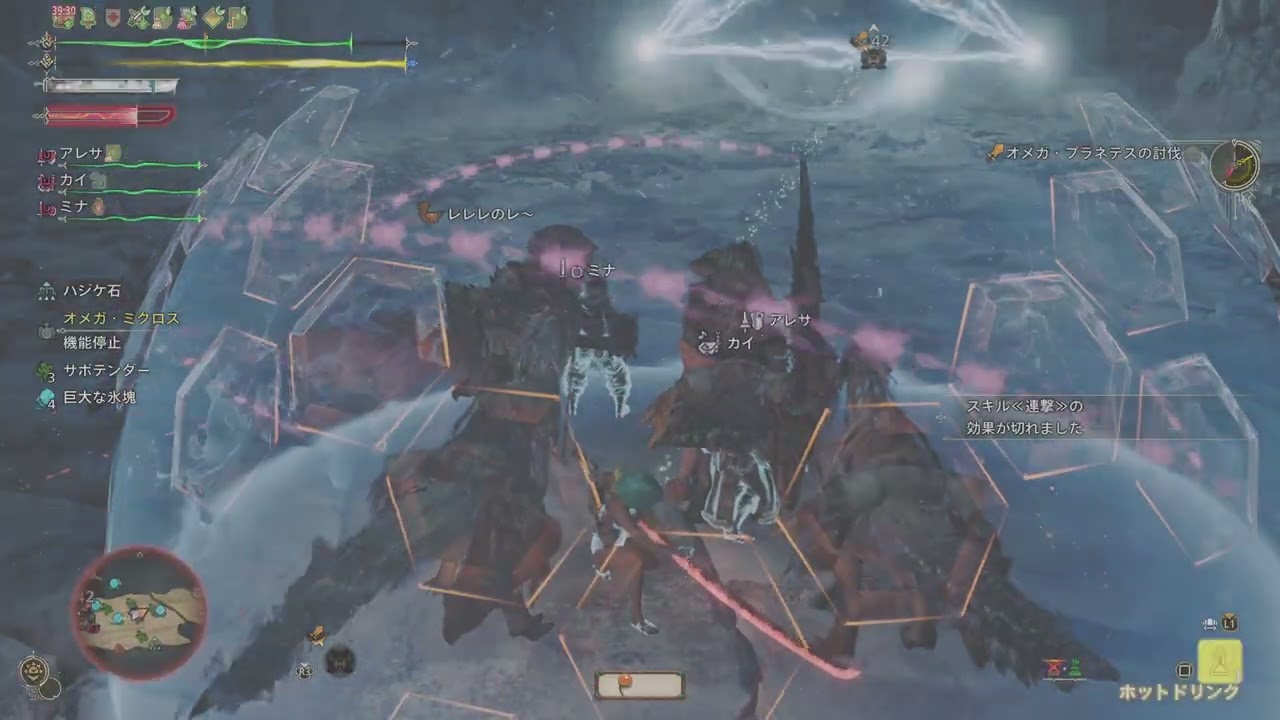Click the orange slinger ammo panel
Screen dimensions: 1280x720
639,684
